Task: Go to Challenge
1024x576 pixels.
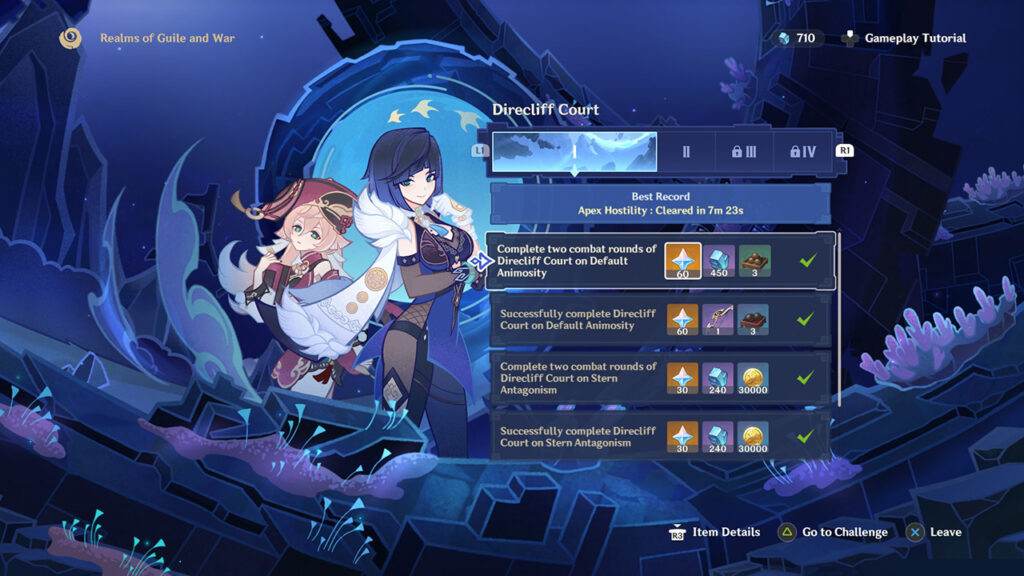Action: [833, 532]
